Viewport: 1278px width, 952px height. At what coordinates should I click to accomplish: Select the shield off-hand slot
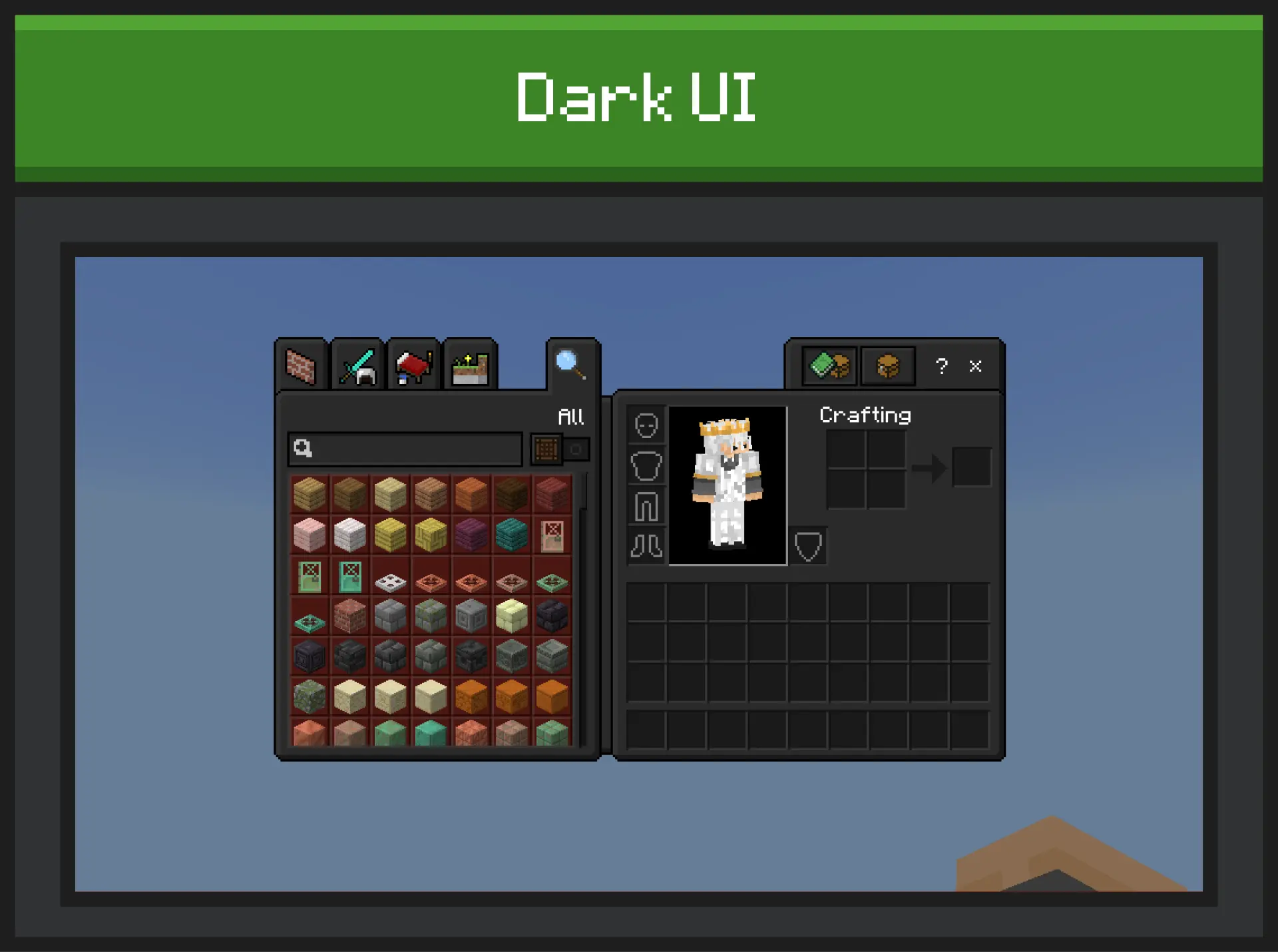[x=808, y=547]
